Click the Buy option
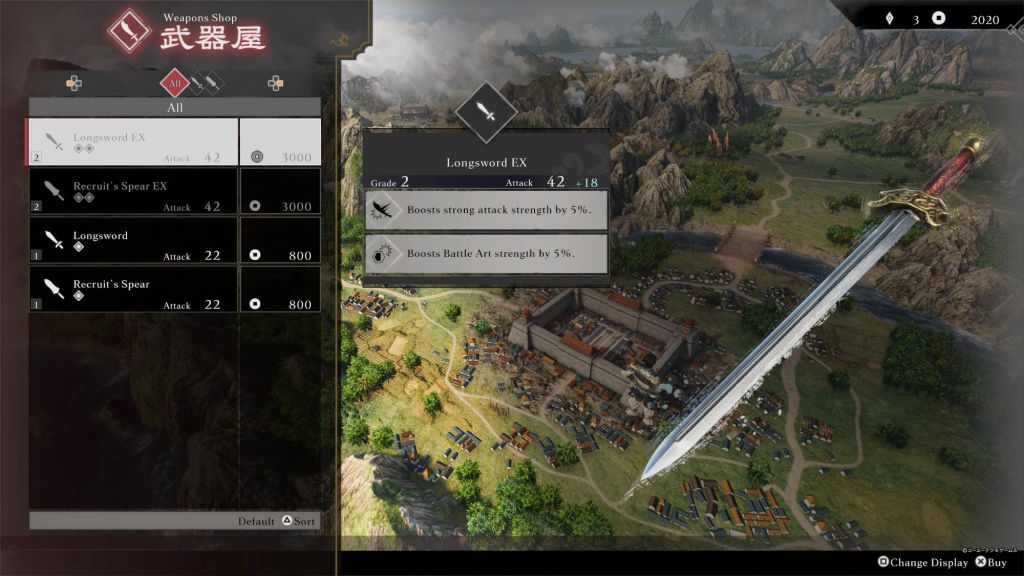This screenshot has width=1024, height=576. pos(991,563)
